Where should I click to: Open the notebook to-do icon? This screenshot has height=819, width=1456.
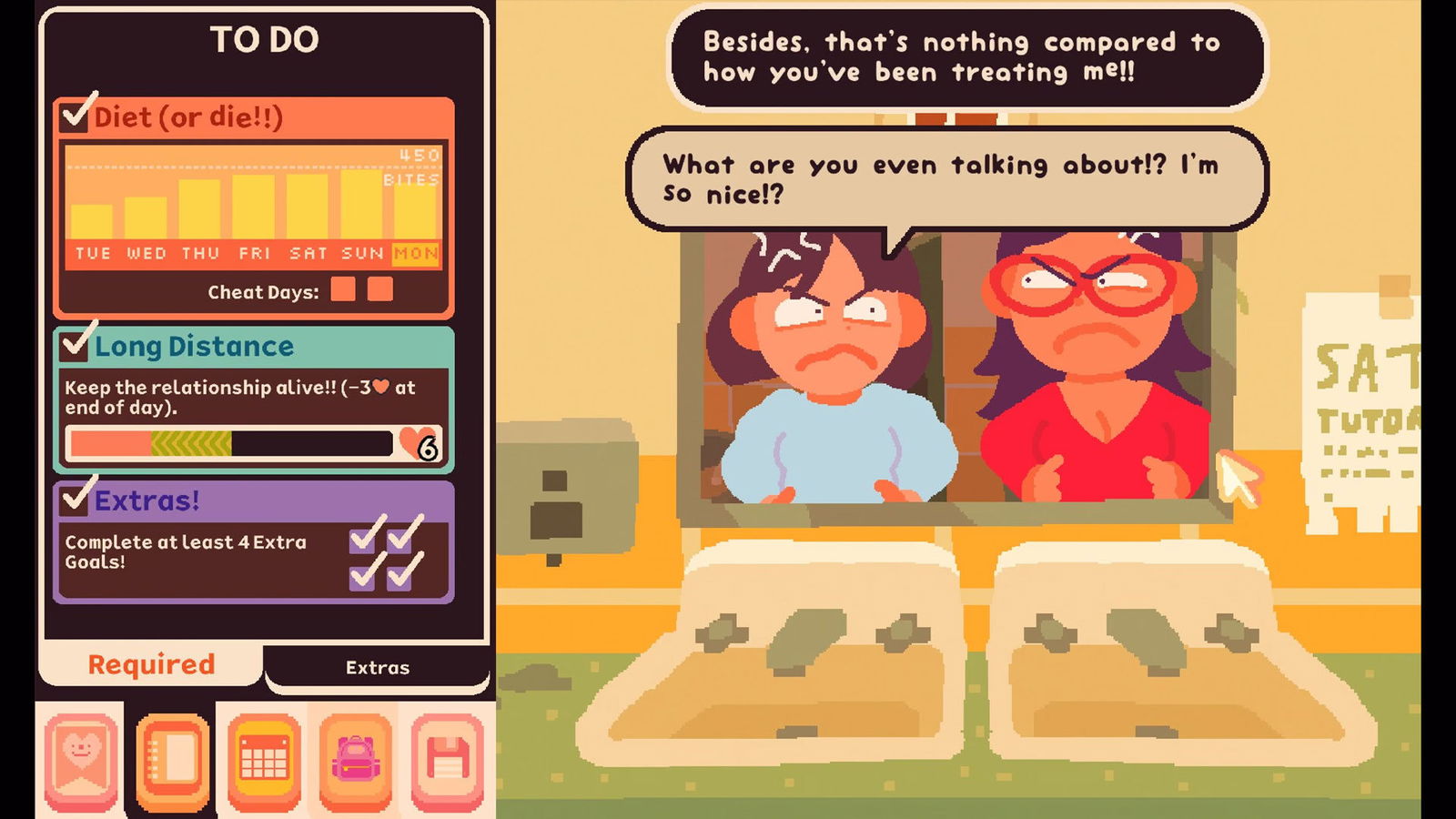point(173,762)
